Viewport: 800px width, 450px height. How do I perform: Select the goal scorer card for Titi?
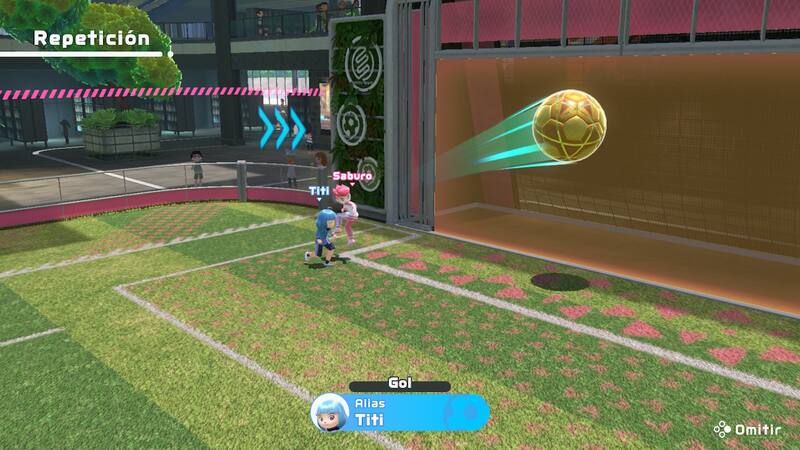tap(400, 412)
